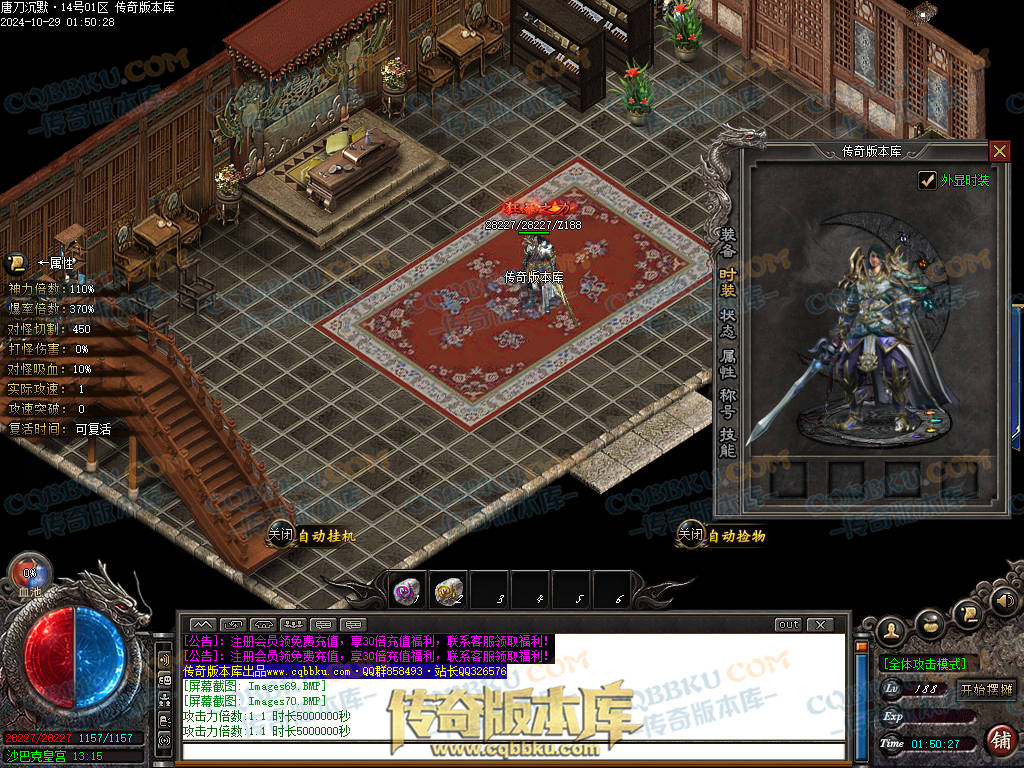Image resolution: width=1024 pixels, height=768 pixels.
Task: Select the 时装 fashion tab
Action: click(x=727, y=282)
